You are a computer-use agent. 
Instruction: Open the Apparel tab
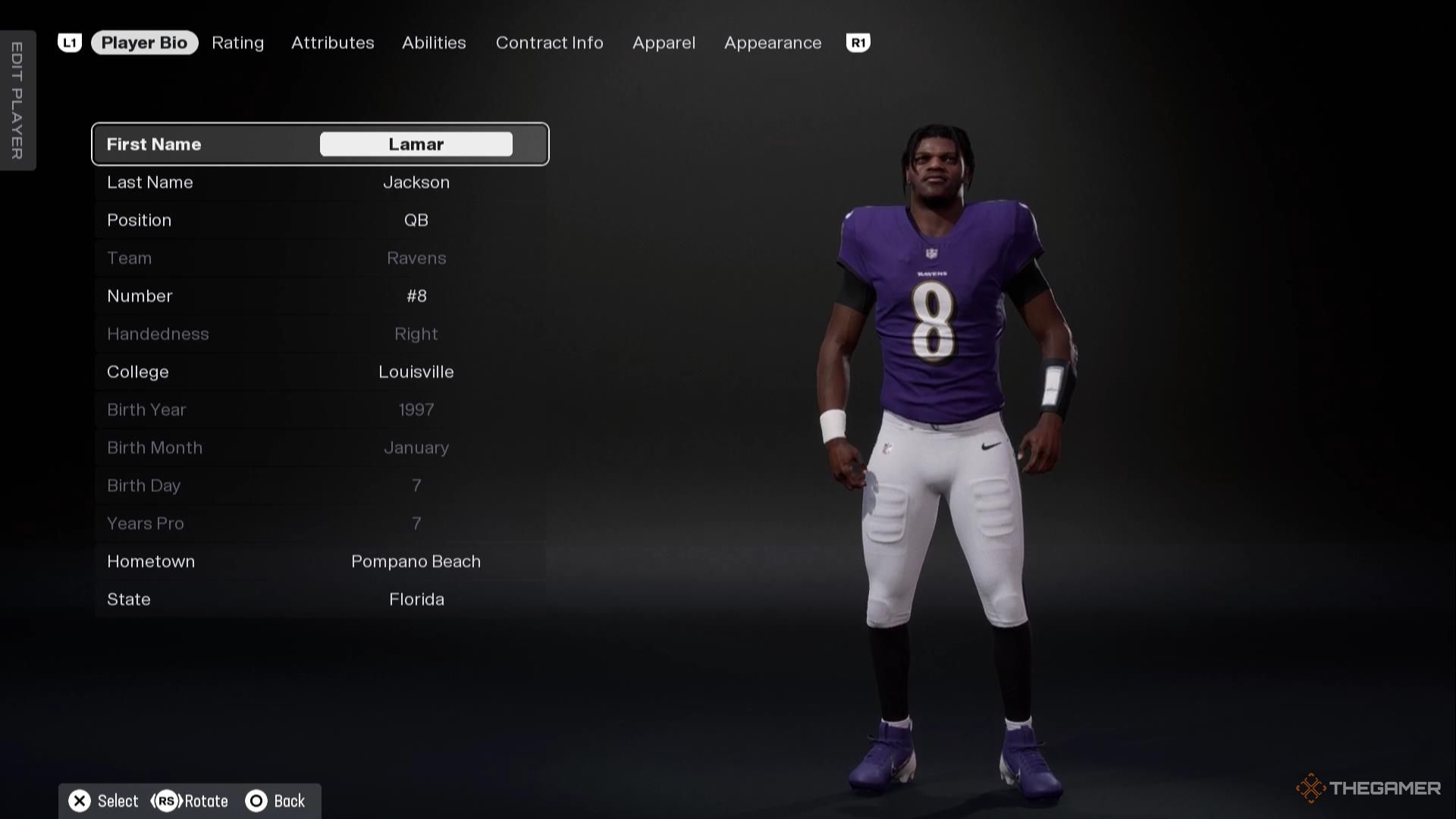(x=664, y=43)
